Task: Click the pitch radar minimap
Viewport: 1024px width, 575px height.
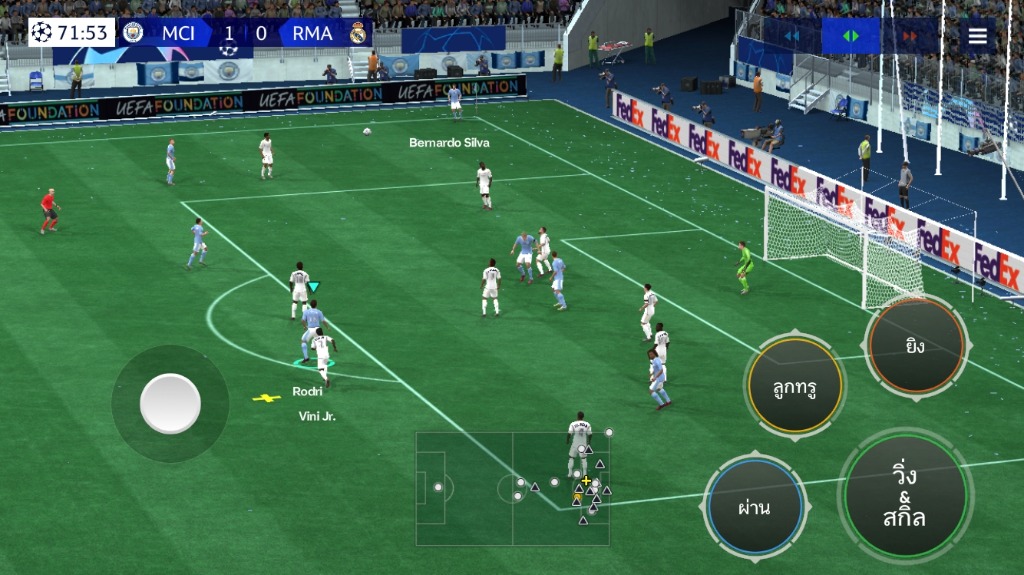Action: coord(513,488)
